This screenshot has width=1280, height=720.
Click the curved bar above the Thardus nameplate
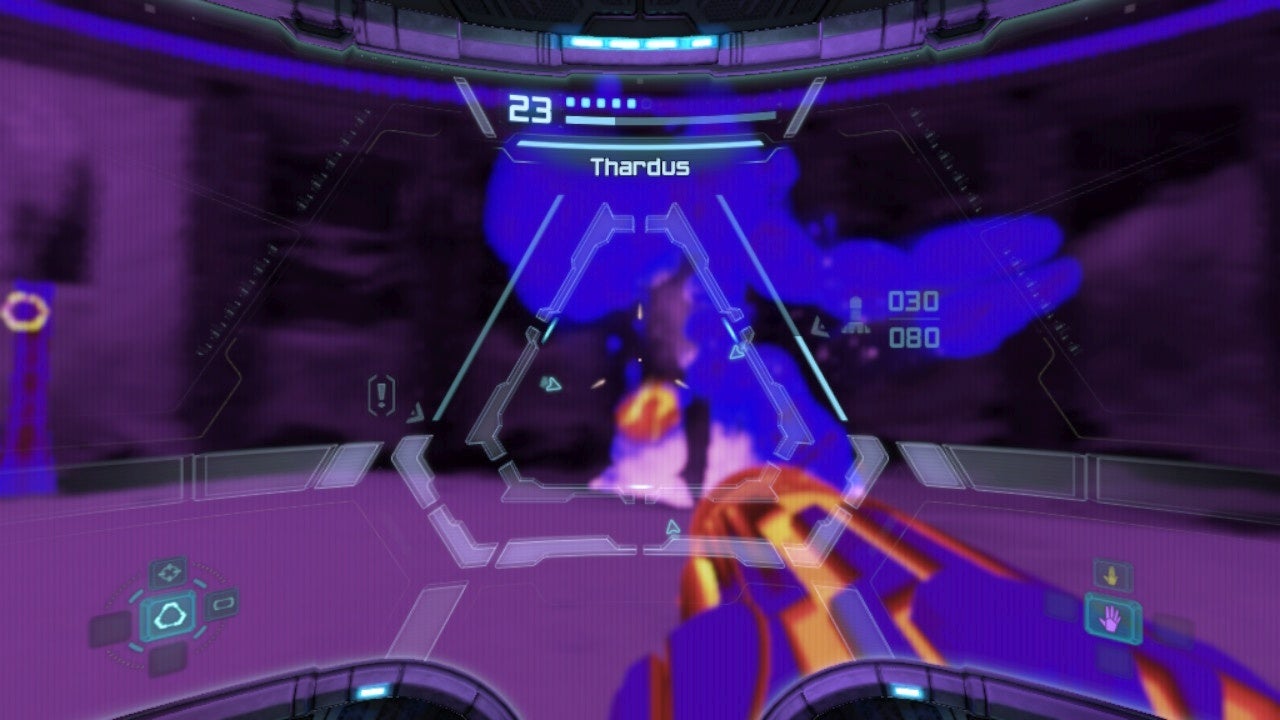point(640,143)
